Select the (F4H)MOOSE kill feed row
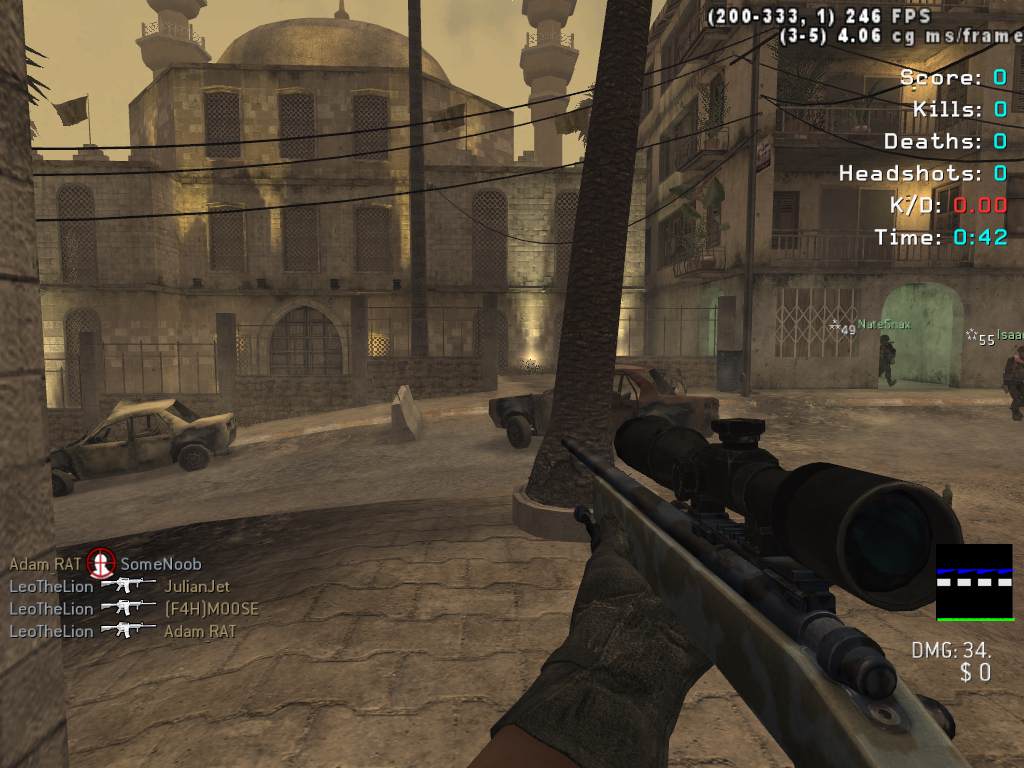1024x768 pixels. (211, 608)
